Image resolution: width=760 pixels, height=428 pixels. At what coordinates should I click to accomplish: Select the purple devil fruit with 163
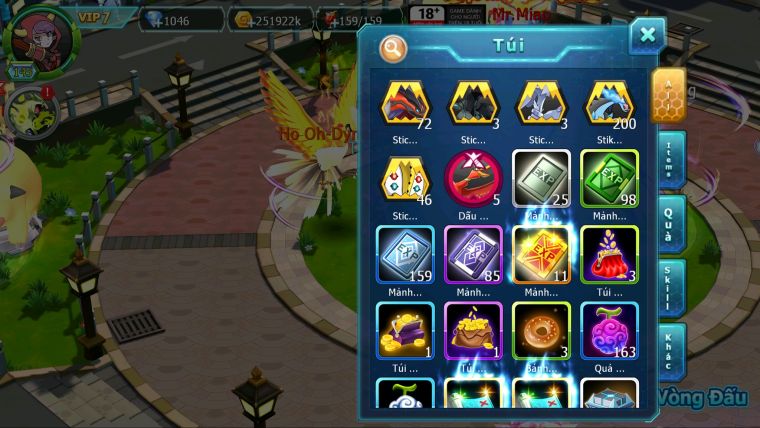[x=609, y=329]
